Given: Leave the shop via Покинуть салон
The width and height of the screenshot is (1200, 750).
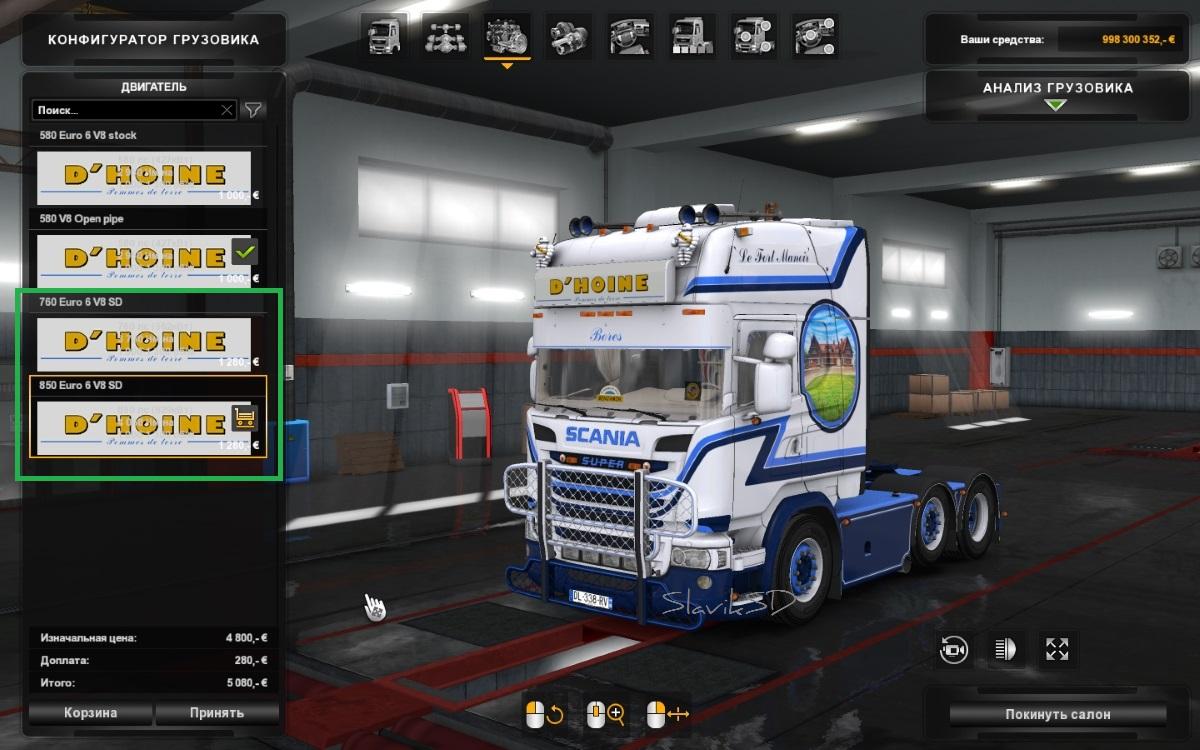Looking at the screenshot, I should point(1057,715).
